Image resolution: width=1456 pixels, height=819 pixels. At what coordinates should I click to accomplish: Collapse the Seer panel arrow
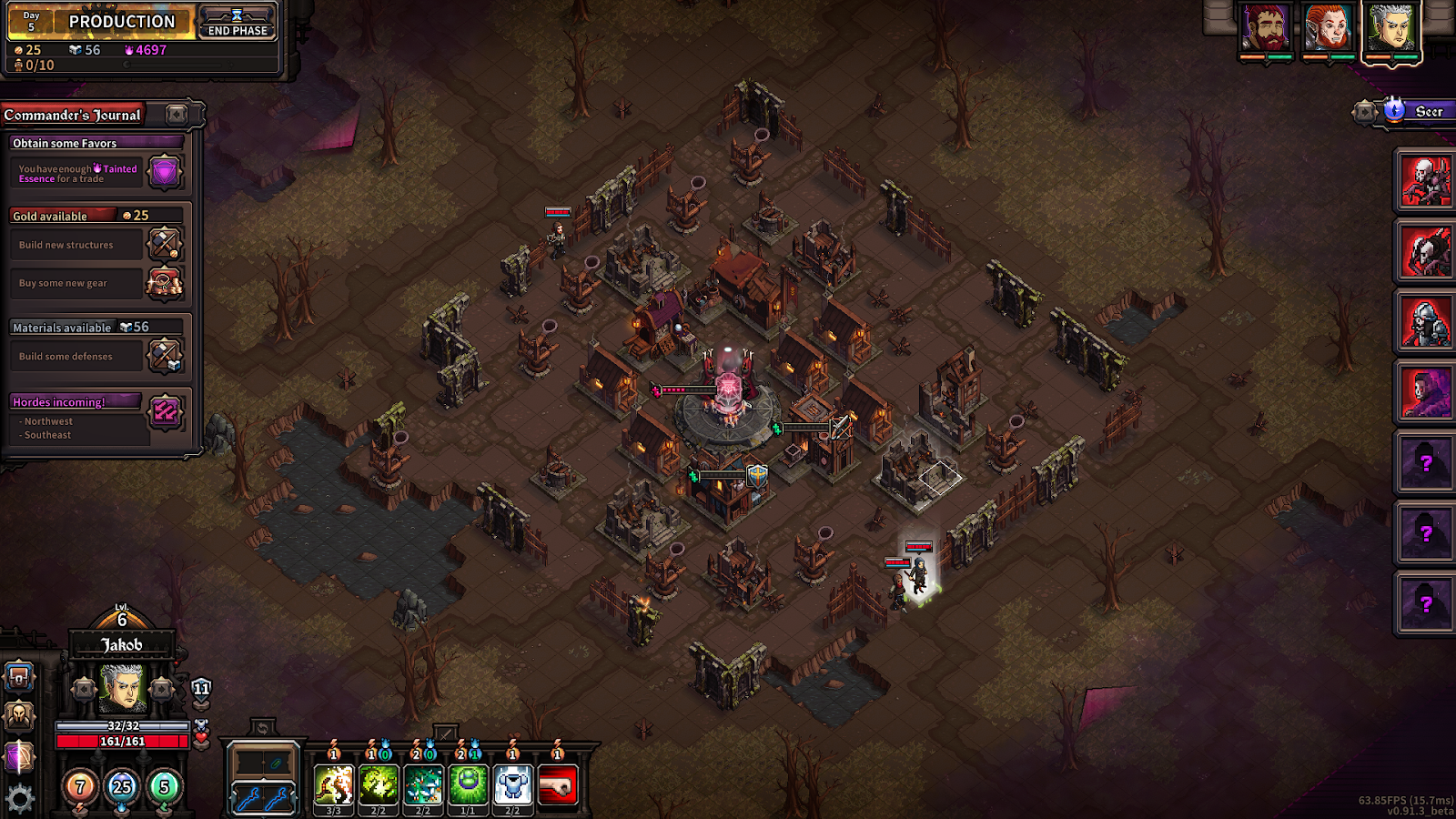click(x=1364, y=112)
